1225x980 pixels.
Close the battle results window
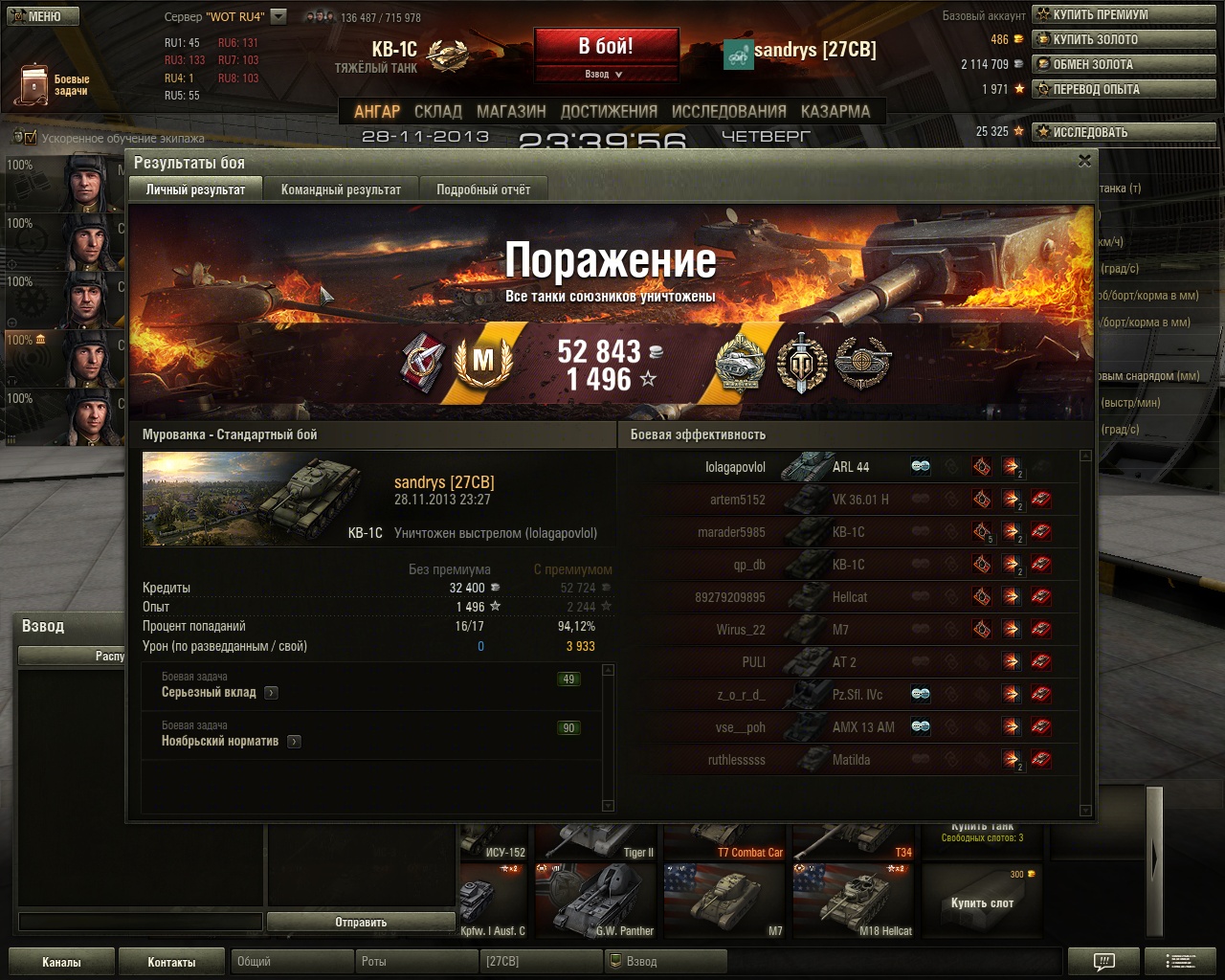pos(1084,161)
